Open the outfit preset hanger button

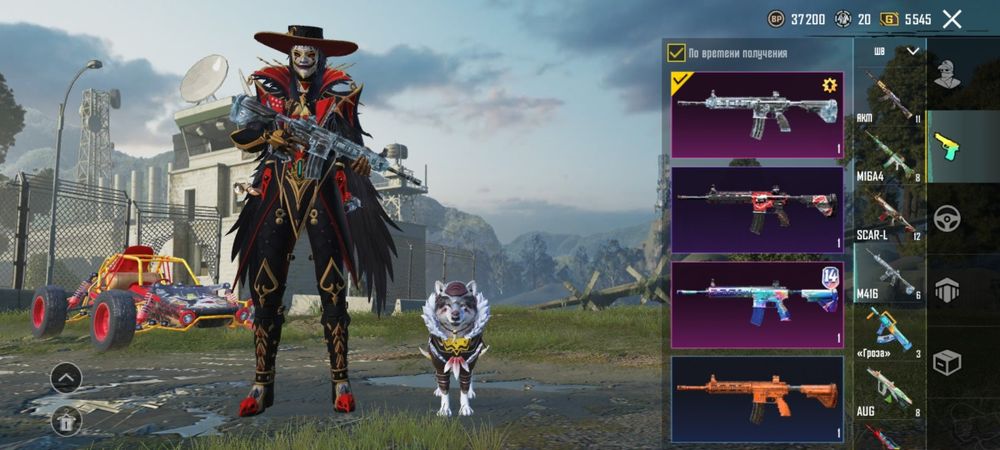(66, 421)
